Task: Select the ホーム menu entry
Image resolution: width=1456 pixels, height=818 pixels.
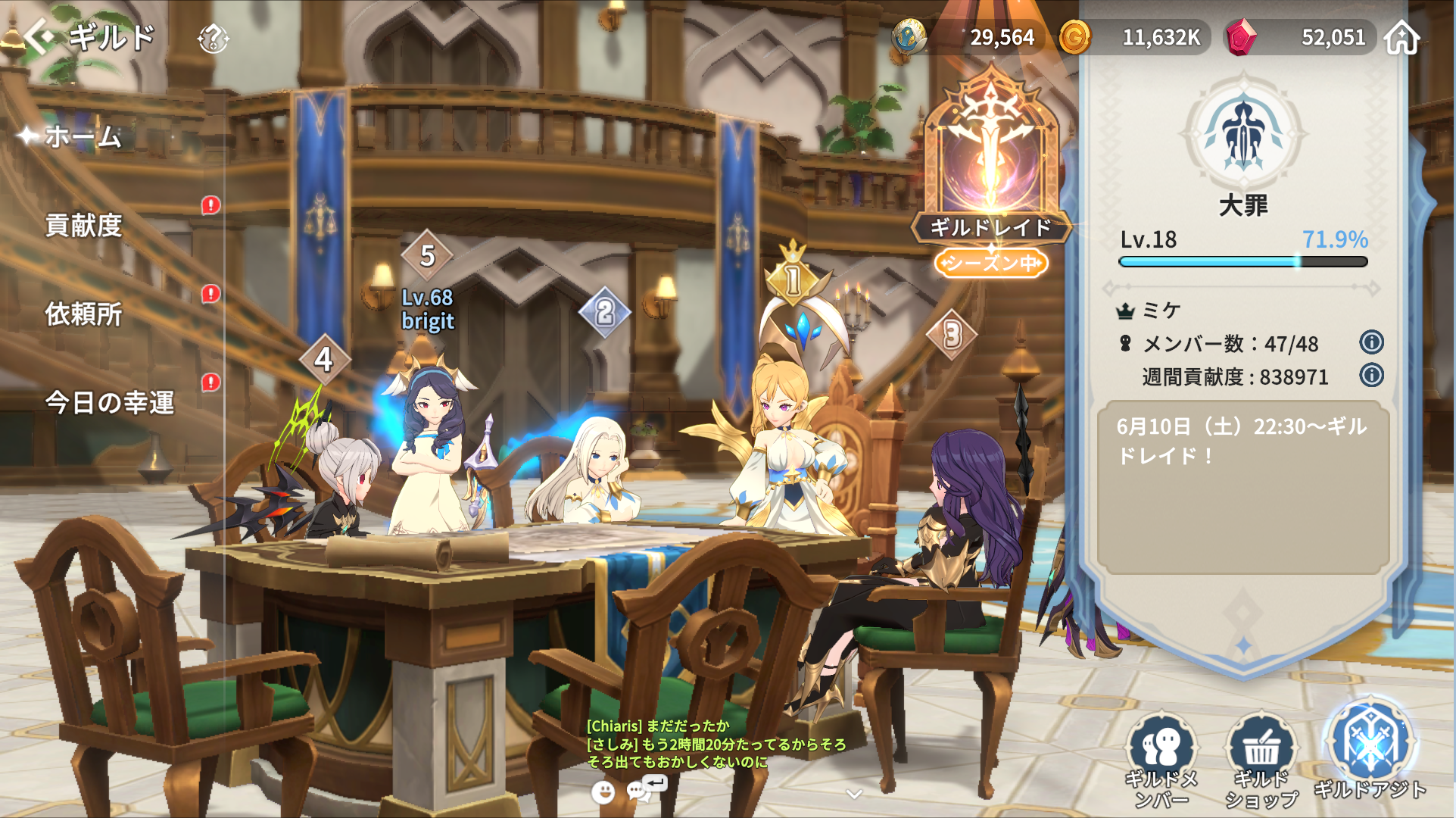Action: (x=82, y=136)
